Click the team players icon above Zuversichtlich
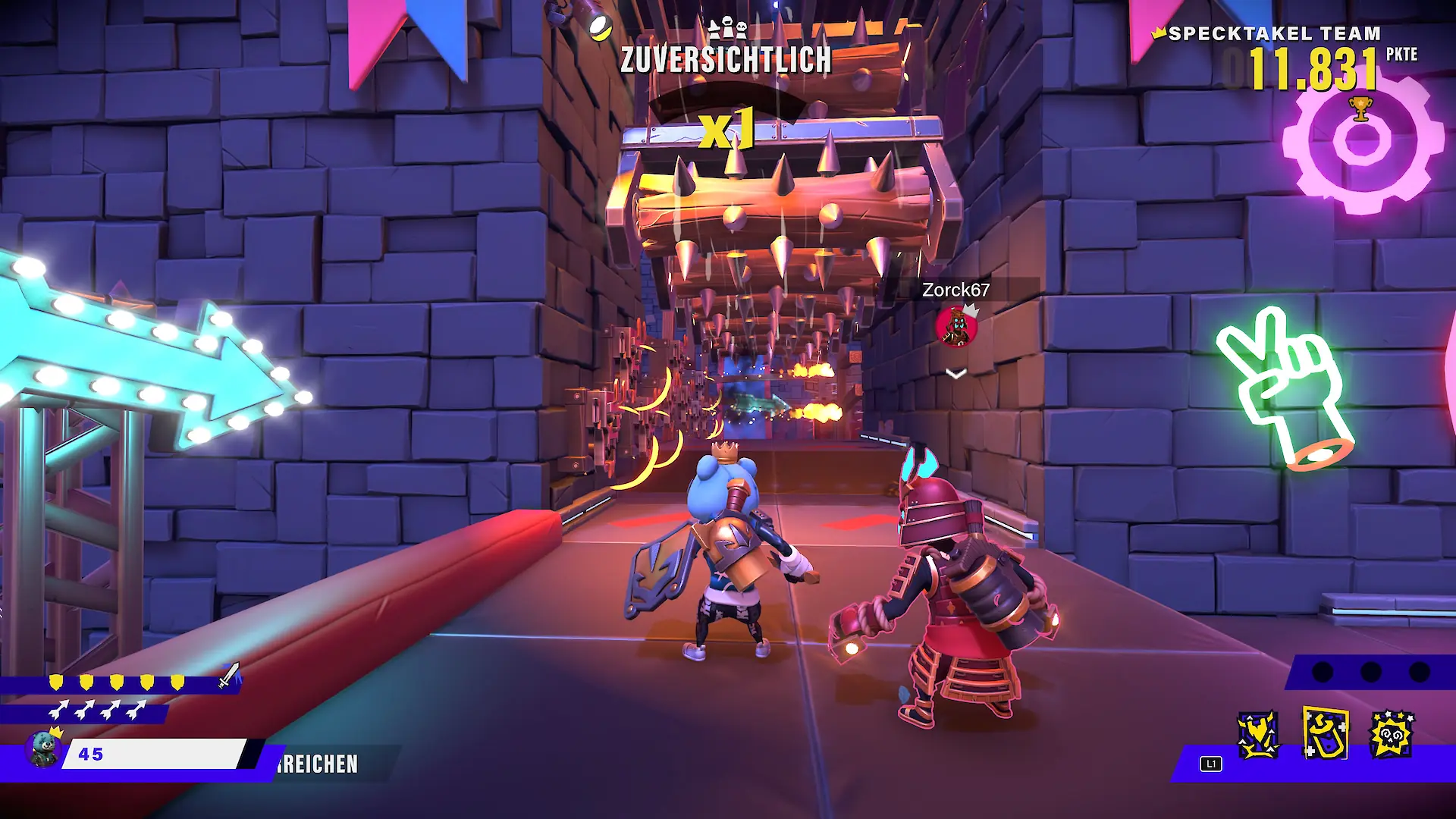Screen dimensions: 1456x819 (x=727, y=29)
